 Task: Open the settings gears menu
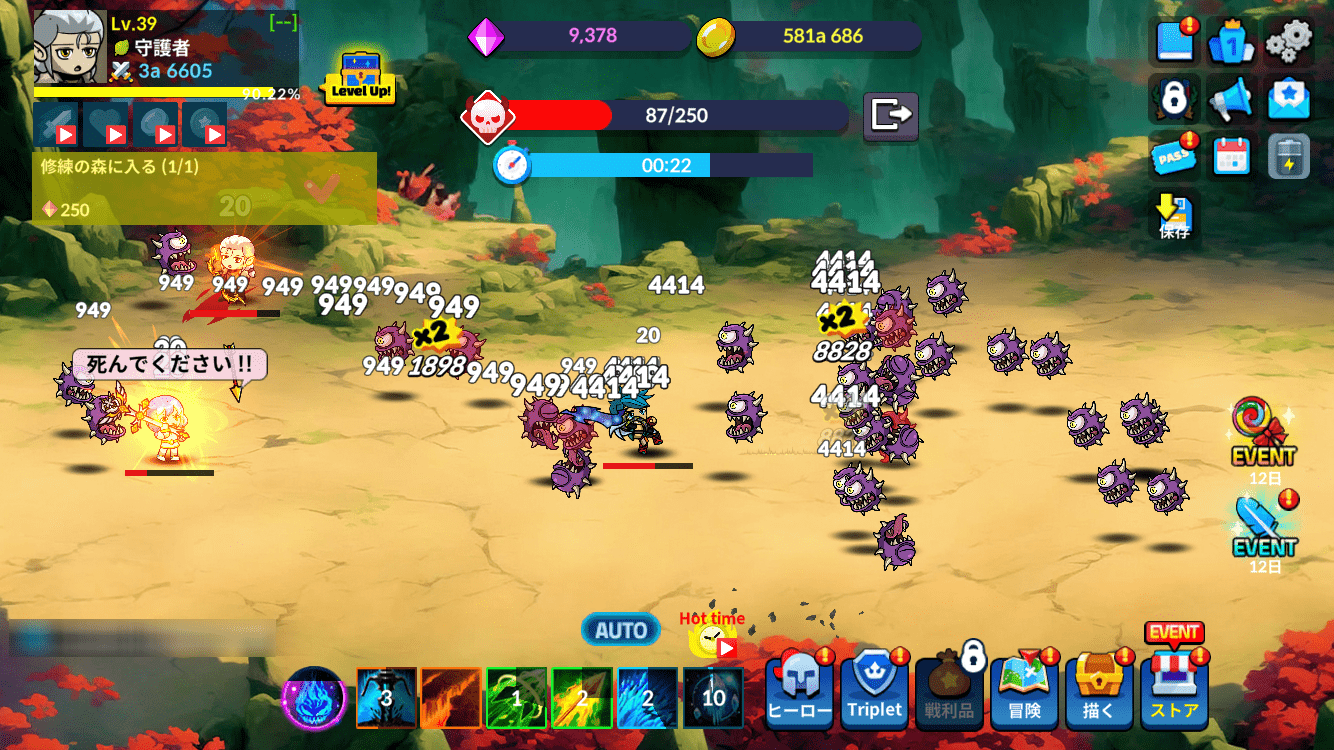[x=1289, y=42]
